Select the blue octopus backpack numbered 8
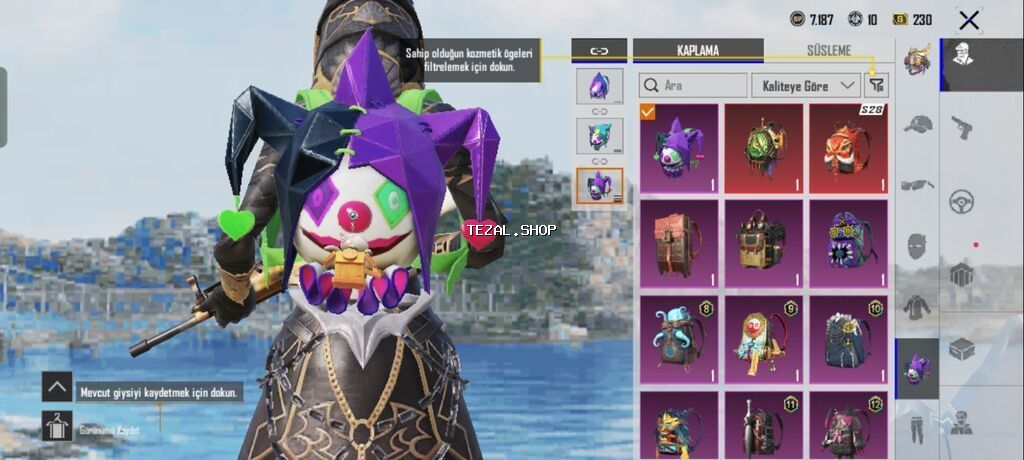This screenshot has height=460, width=1024. [679, 339]
